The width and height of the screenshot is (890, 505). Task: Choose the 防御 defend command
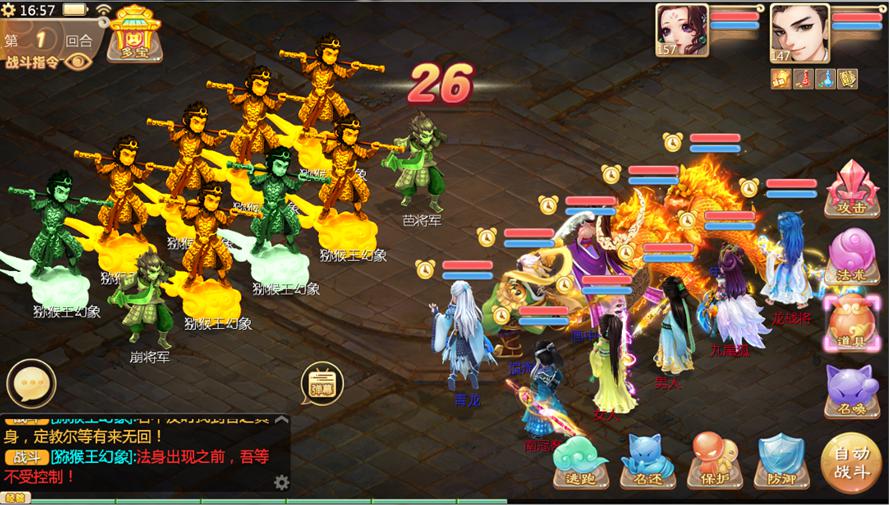781,463
